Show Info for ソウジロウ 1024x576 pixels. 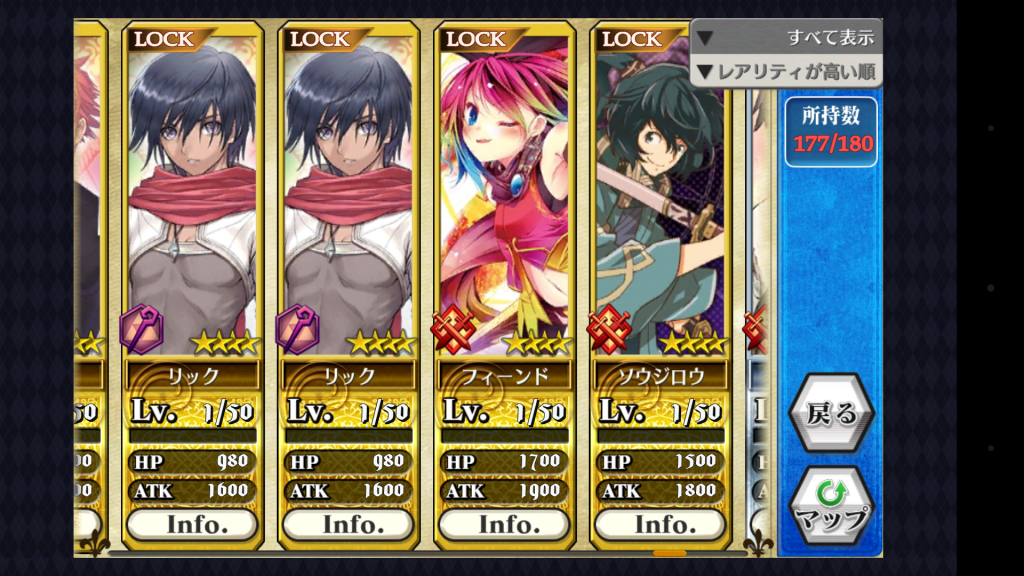coord(661,524)
